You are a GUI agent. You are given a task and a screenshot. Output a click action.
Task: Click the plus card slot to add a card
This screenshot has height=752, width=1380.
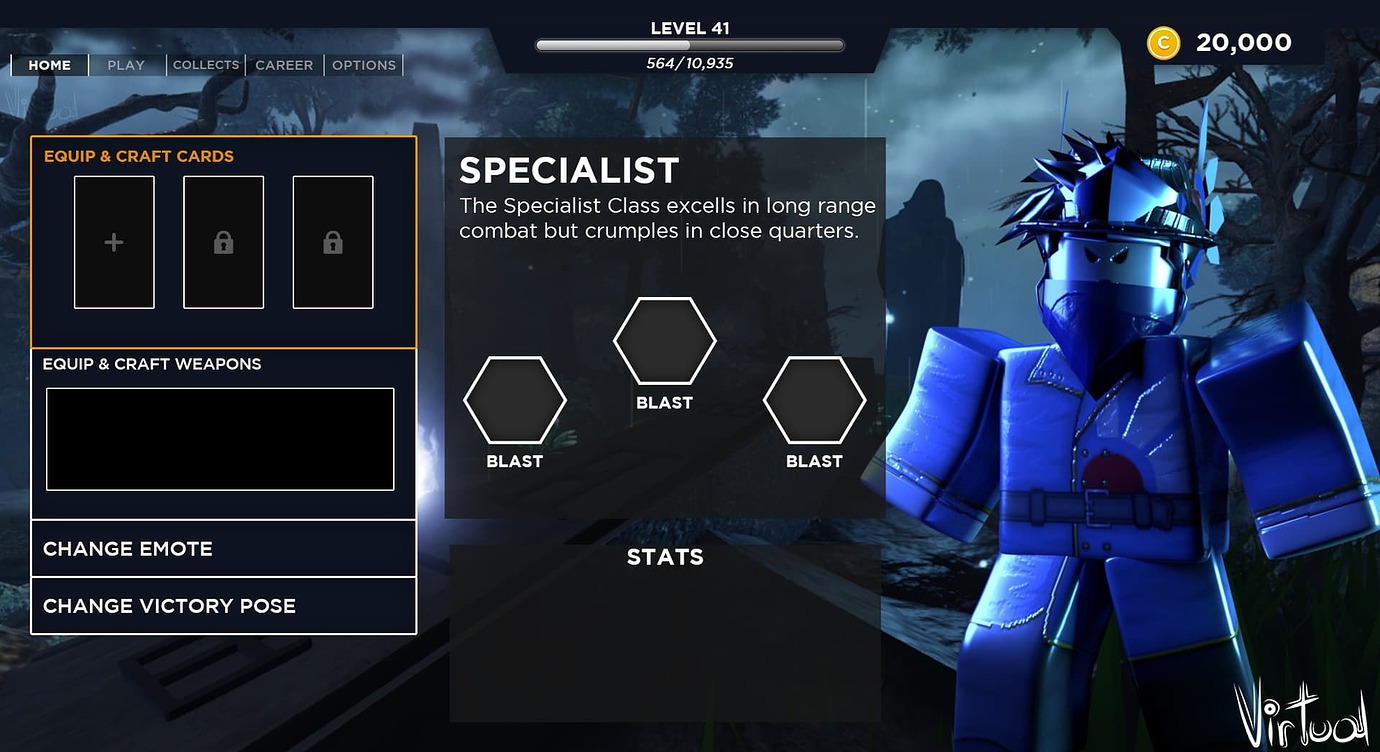click(x=113, y=242)
